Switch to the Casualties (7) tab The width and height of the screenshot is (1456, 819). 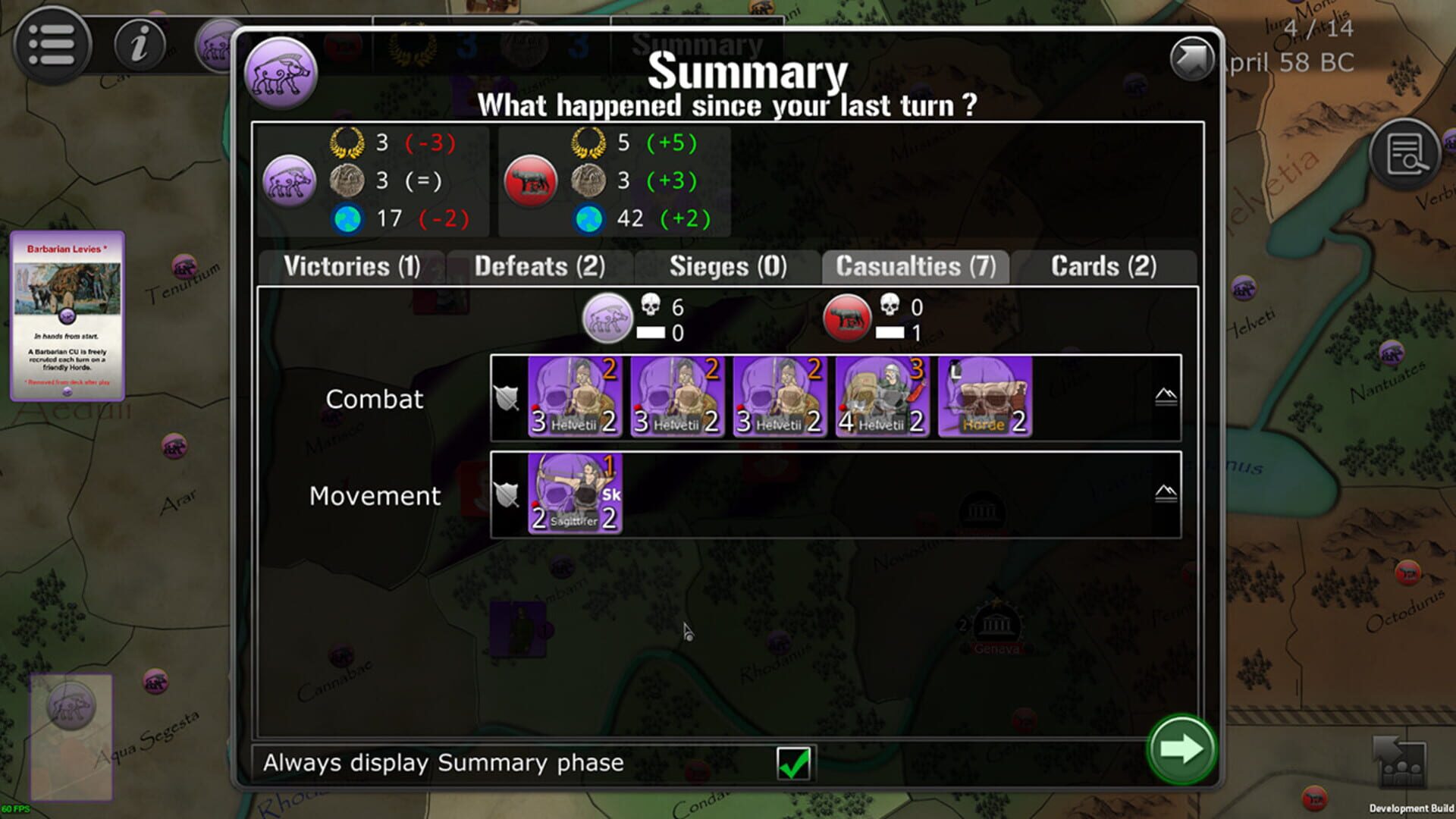click(915, 267)
